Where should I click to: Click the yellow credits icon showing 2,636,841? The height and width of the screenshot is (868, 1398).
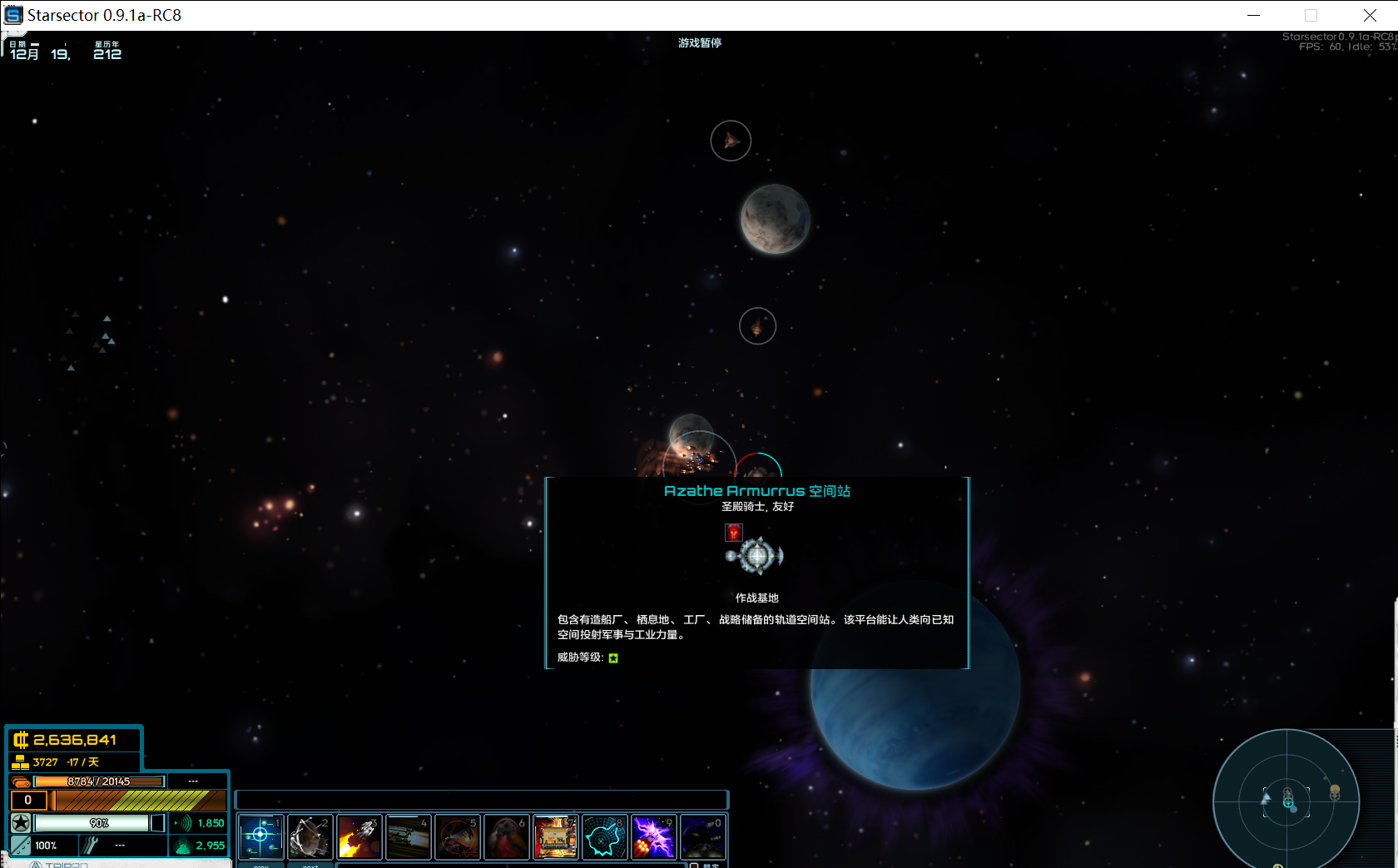[19, 739]
